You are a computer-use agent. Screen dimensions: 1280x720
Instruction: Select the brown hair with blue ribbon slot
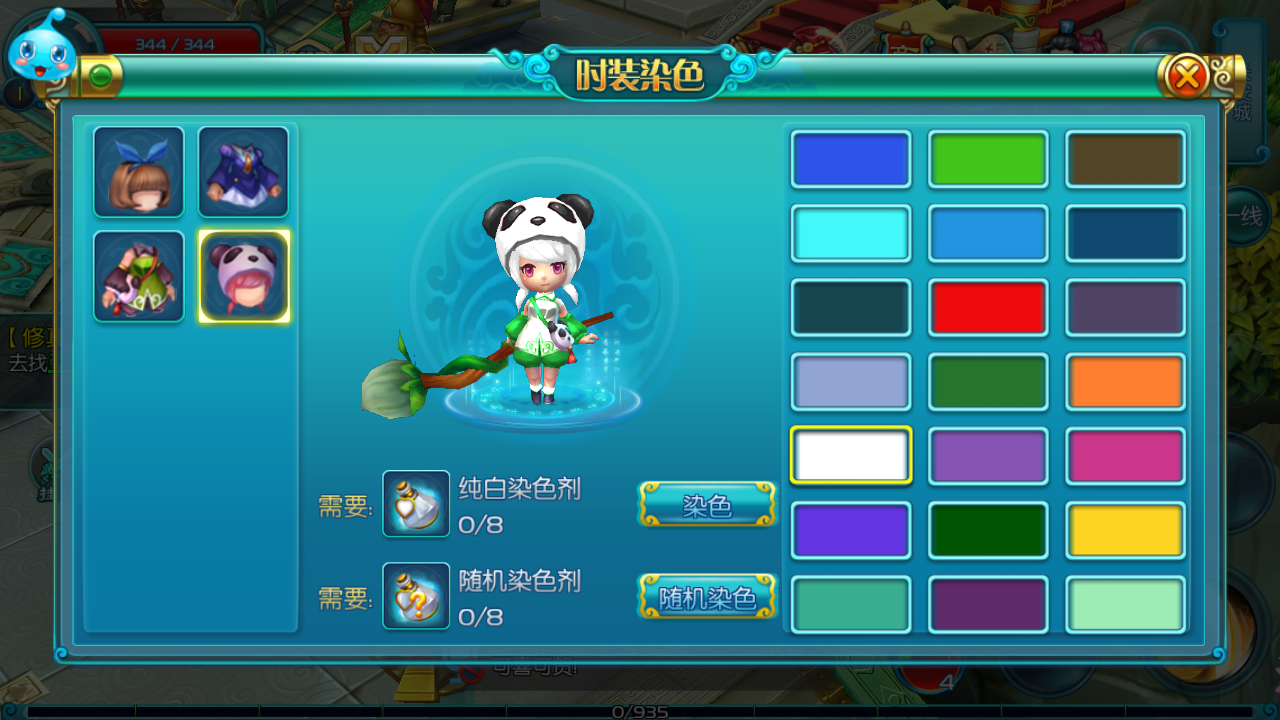coord(139,171)
